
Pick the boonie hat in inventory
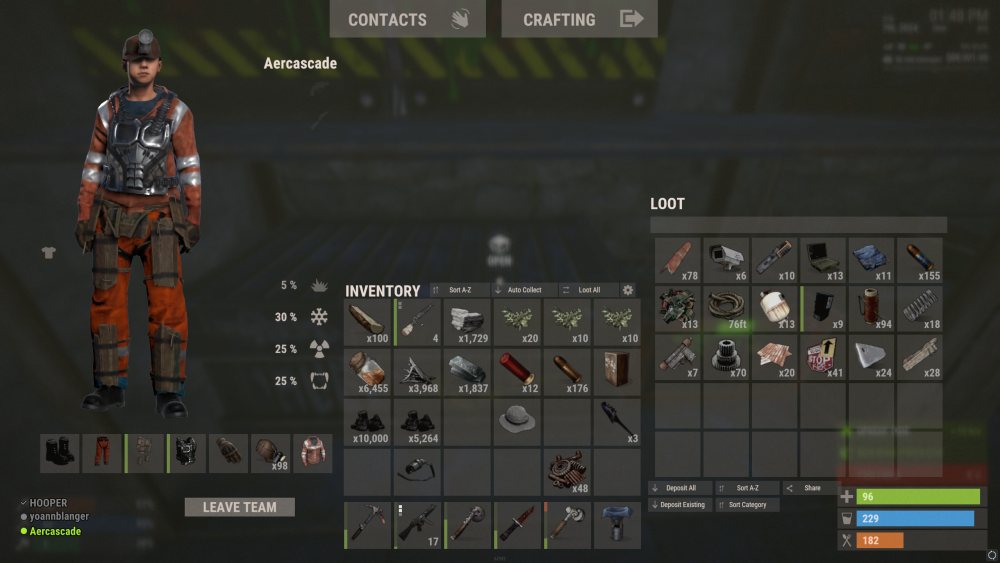pos(518,422)
